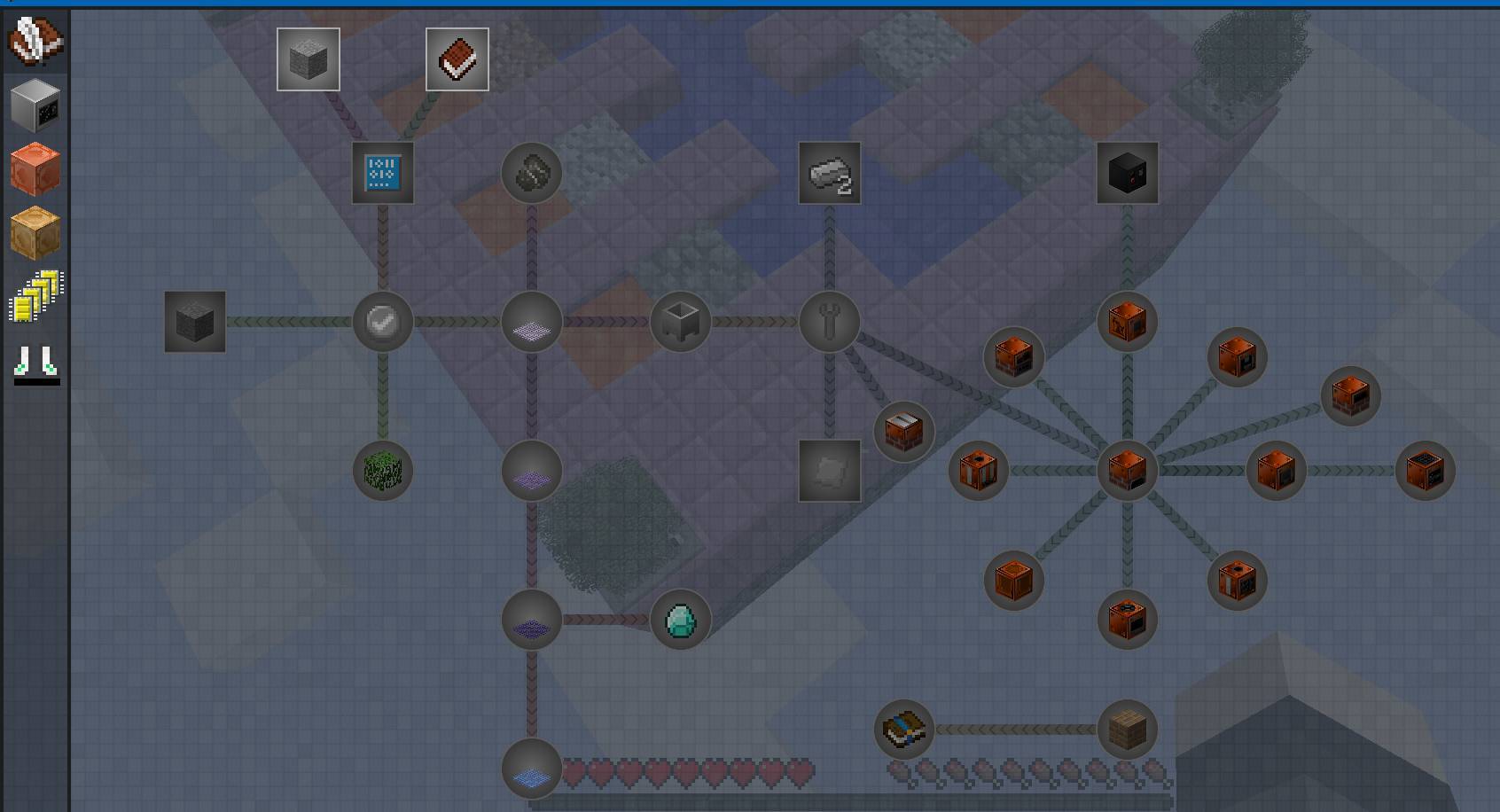1500x812 pixels.
Task: Open the yellow circuits chapter
Action: click(35, 296)
